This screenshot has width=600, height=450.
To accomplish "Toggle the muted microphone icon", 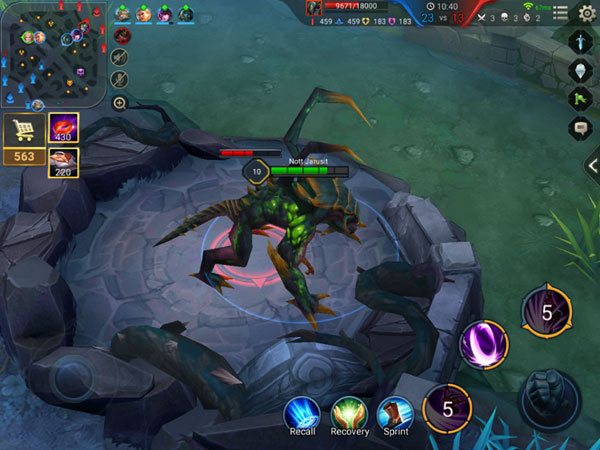I will (x=120, y=79).
